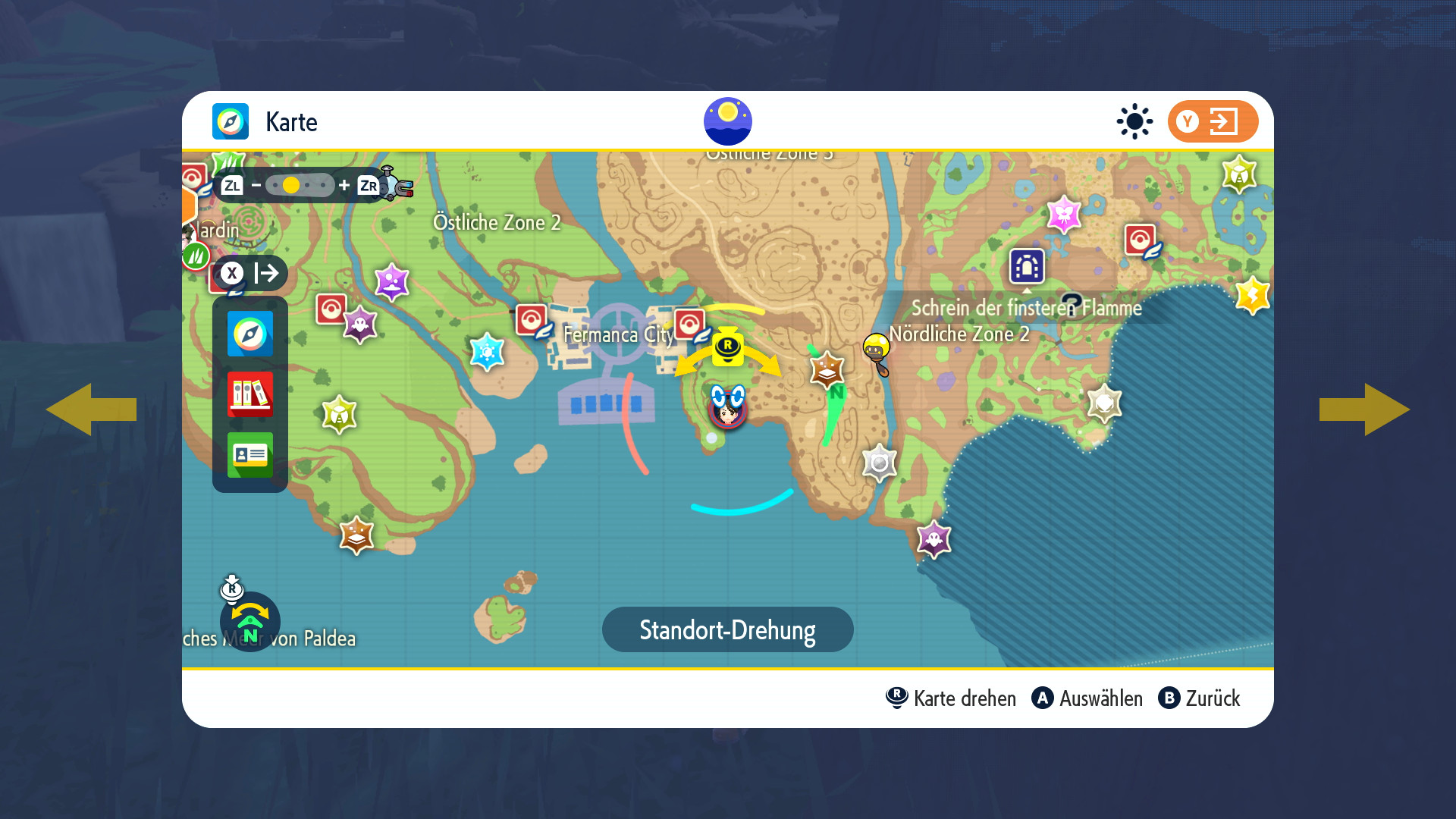Zoom out the map with minus

coord(256,185)
